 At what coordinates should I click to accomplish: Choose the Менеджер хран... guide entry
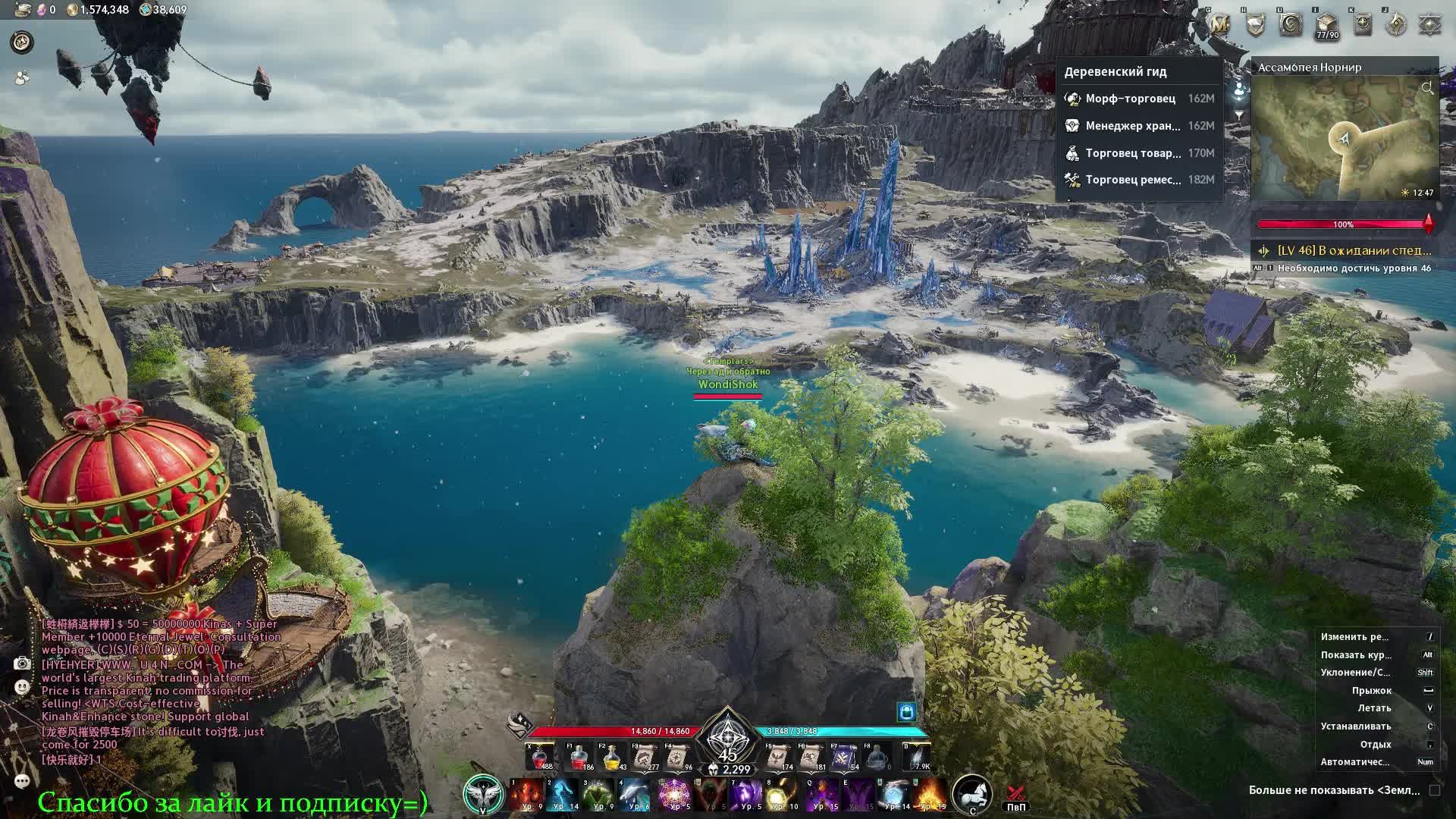1132,126
